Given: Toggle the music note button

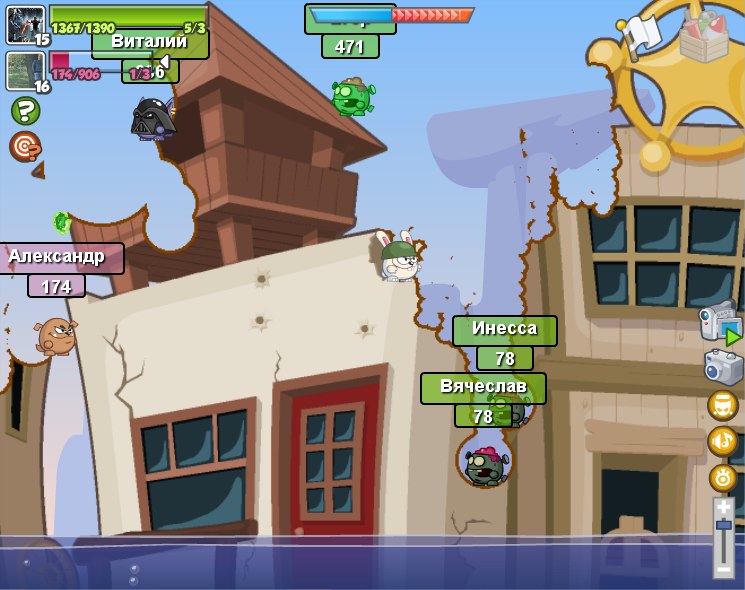Looking at the screenshot, I should [x=722, y=441].
